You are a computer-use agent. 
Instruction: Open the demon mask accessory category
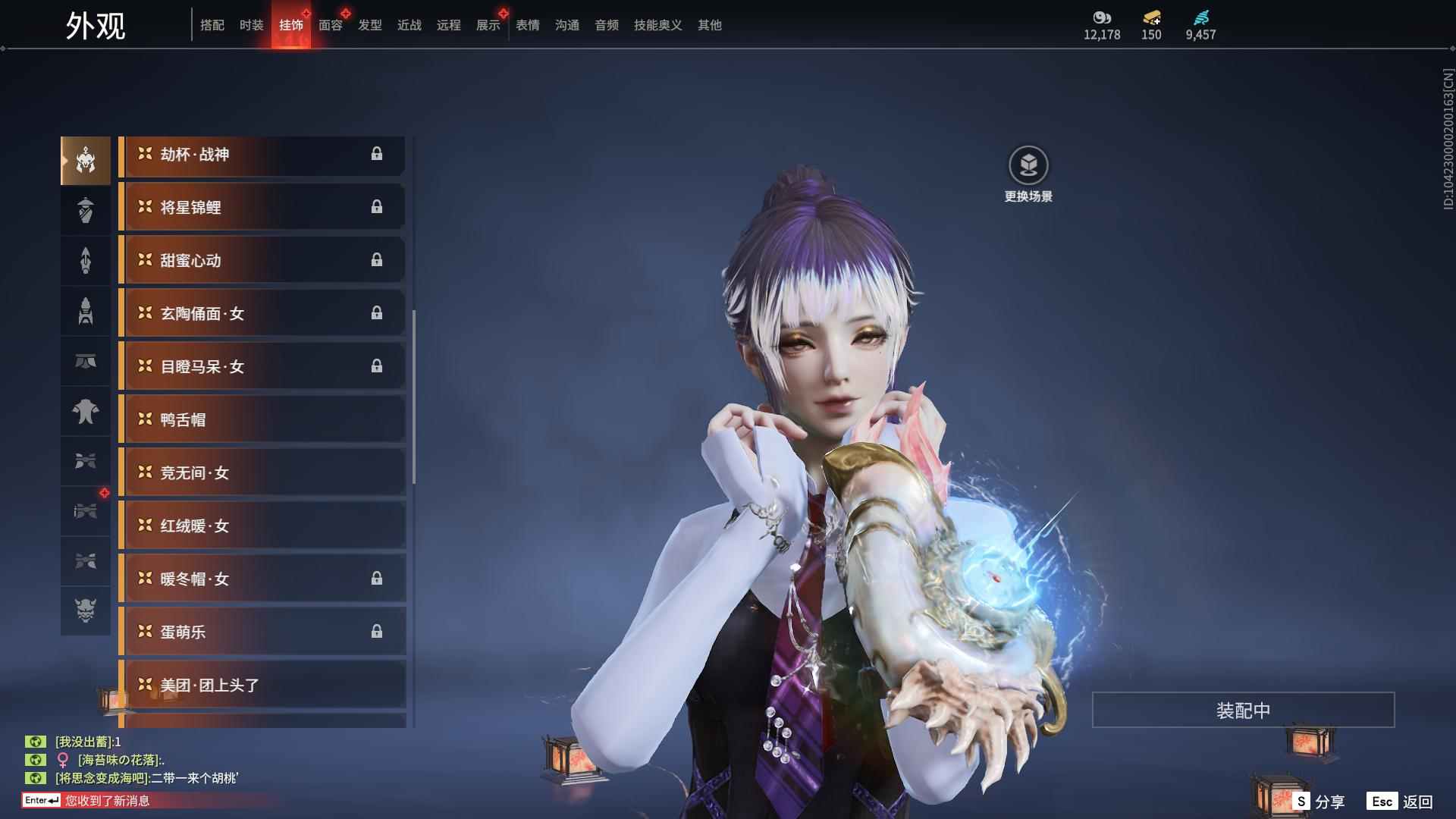(x=86, y=610)
